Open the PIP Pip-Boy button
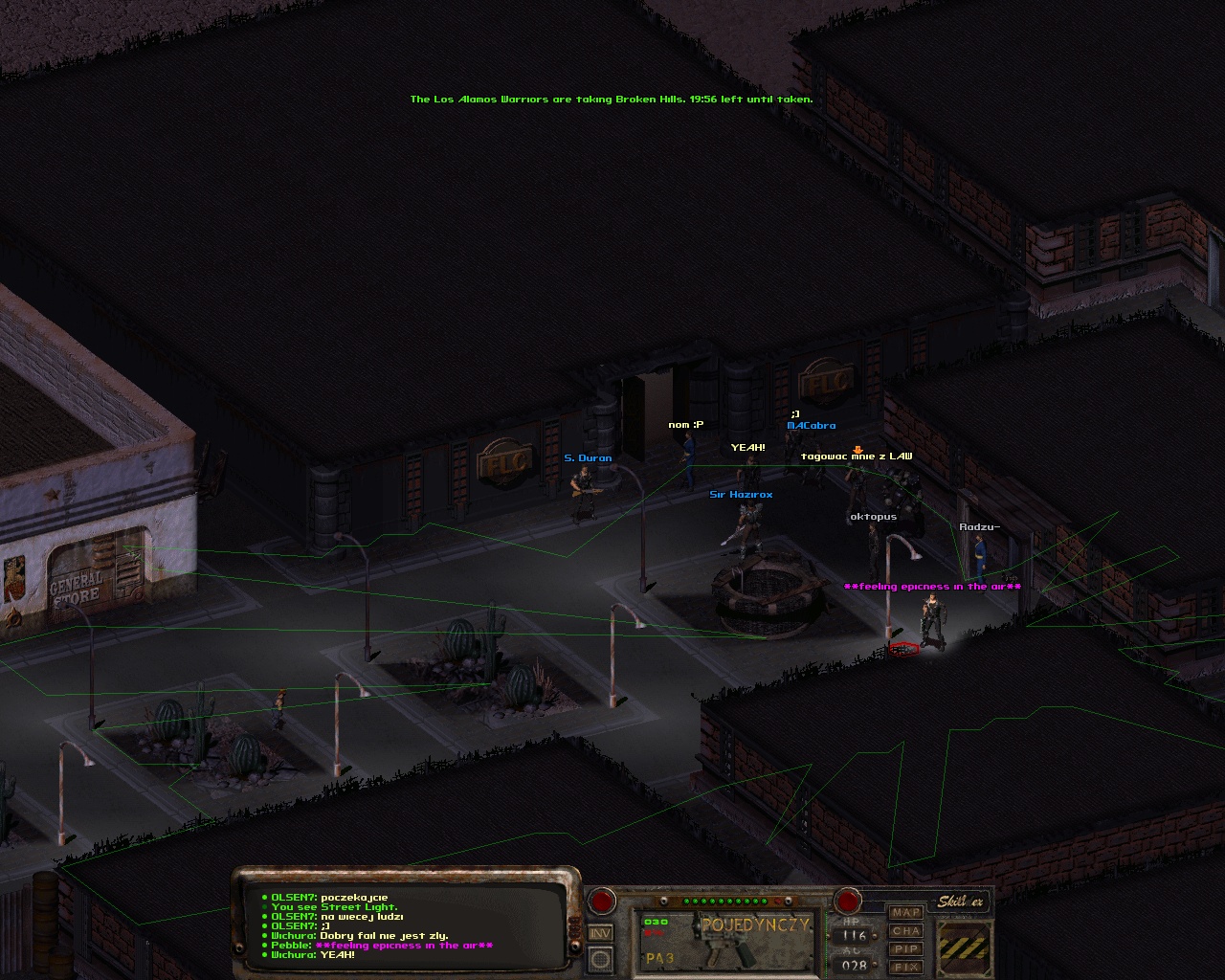Viewport: 1225px width, 980px height. pos(905,949)
